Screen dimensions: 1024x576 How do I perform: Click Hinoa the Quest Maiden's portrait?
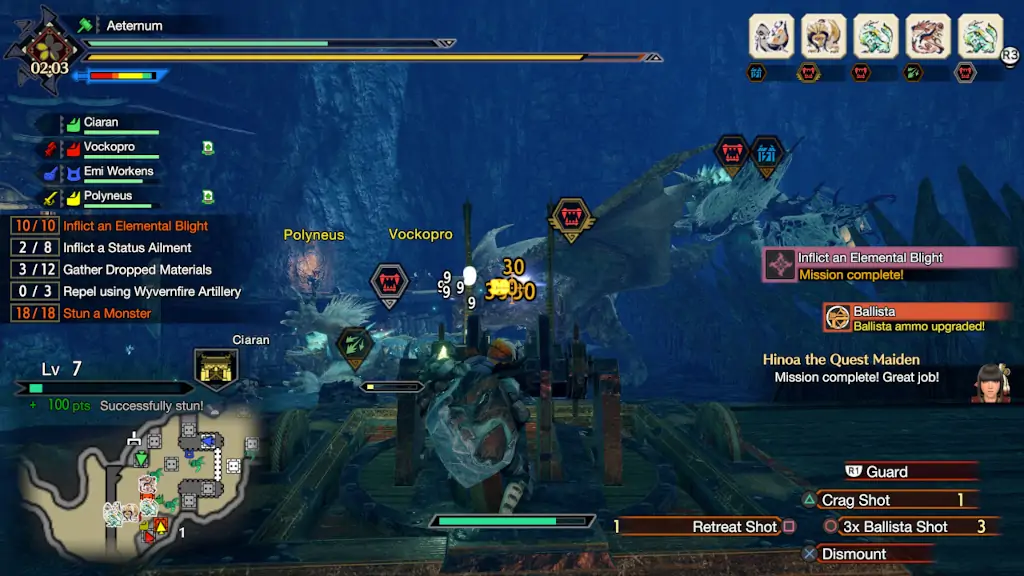991,383
